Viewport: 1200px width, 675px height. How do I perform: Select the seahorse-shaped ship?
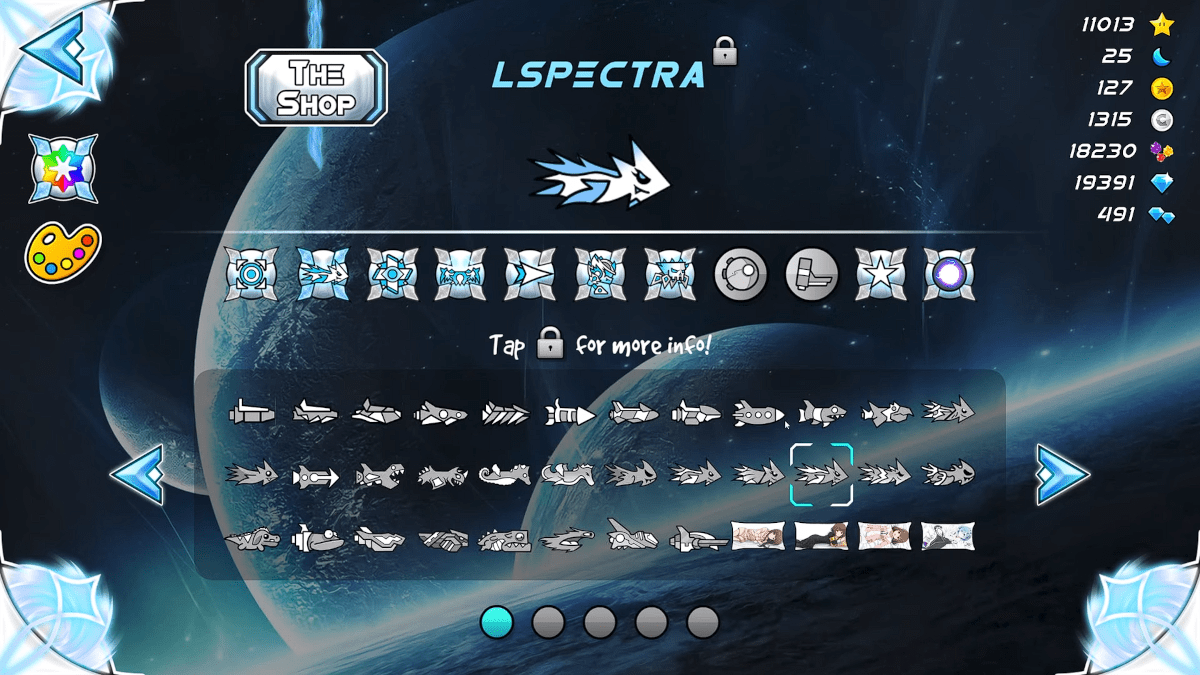(x=504, y=474)
